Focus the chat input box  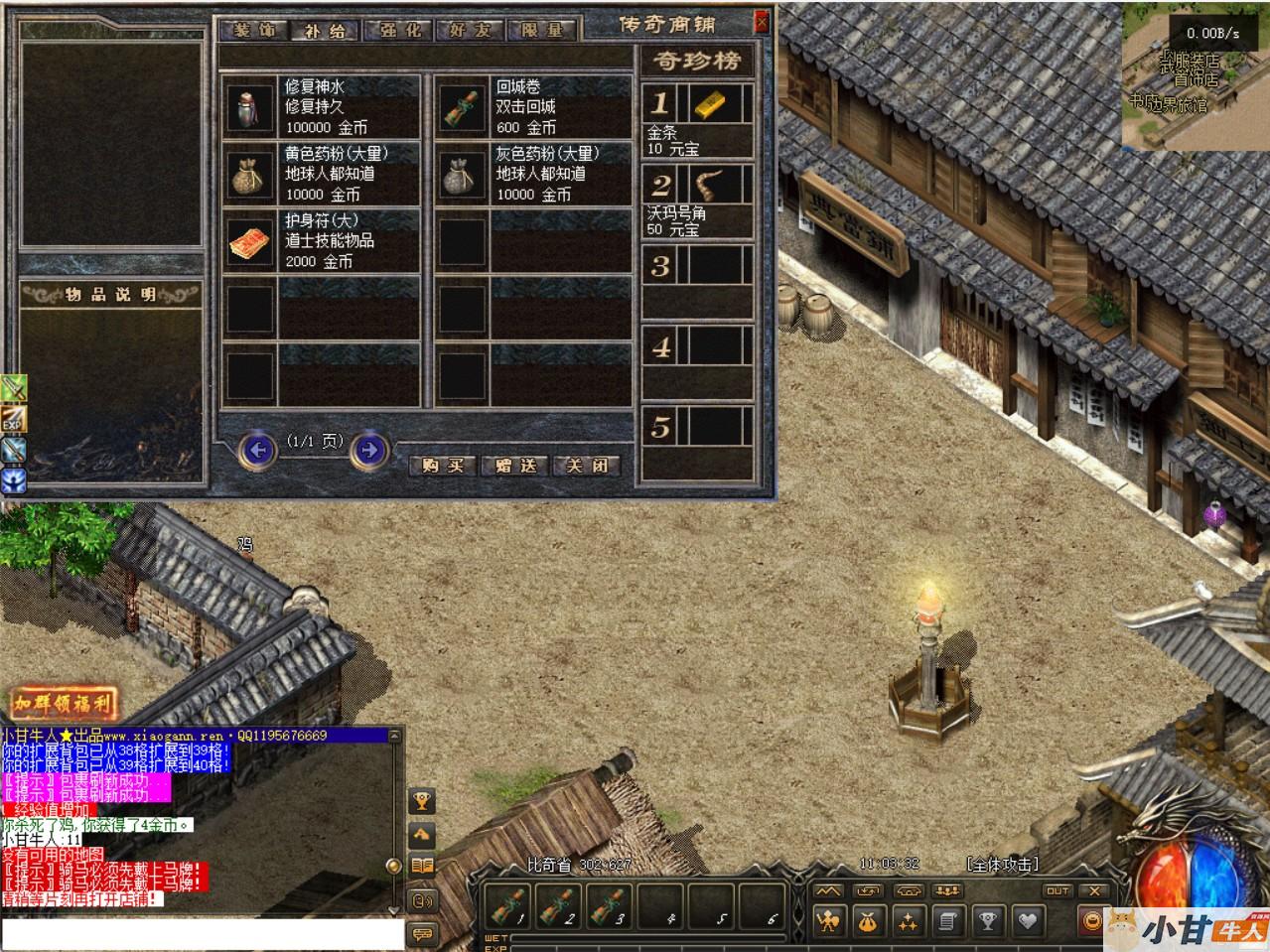click(x=204, y=934)
